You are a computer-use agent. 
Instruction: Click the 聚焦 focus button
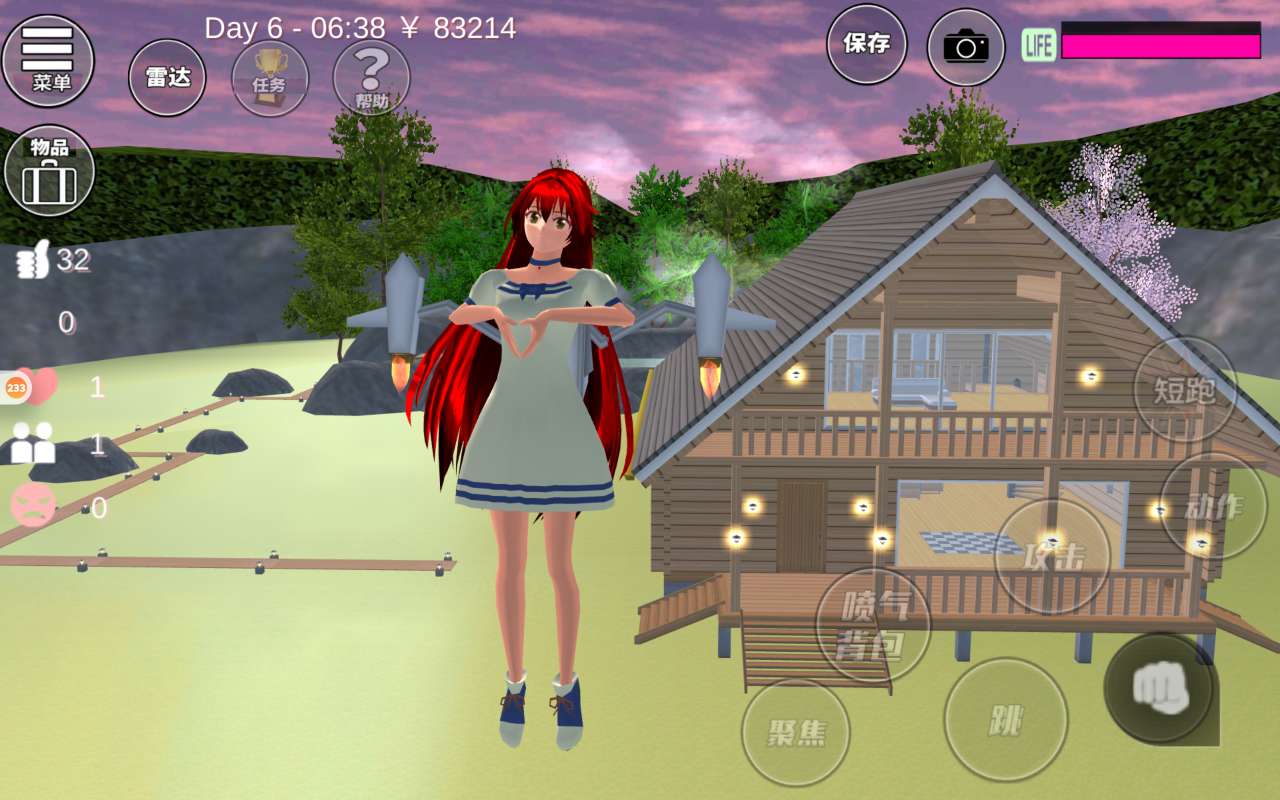point(795,732)
